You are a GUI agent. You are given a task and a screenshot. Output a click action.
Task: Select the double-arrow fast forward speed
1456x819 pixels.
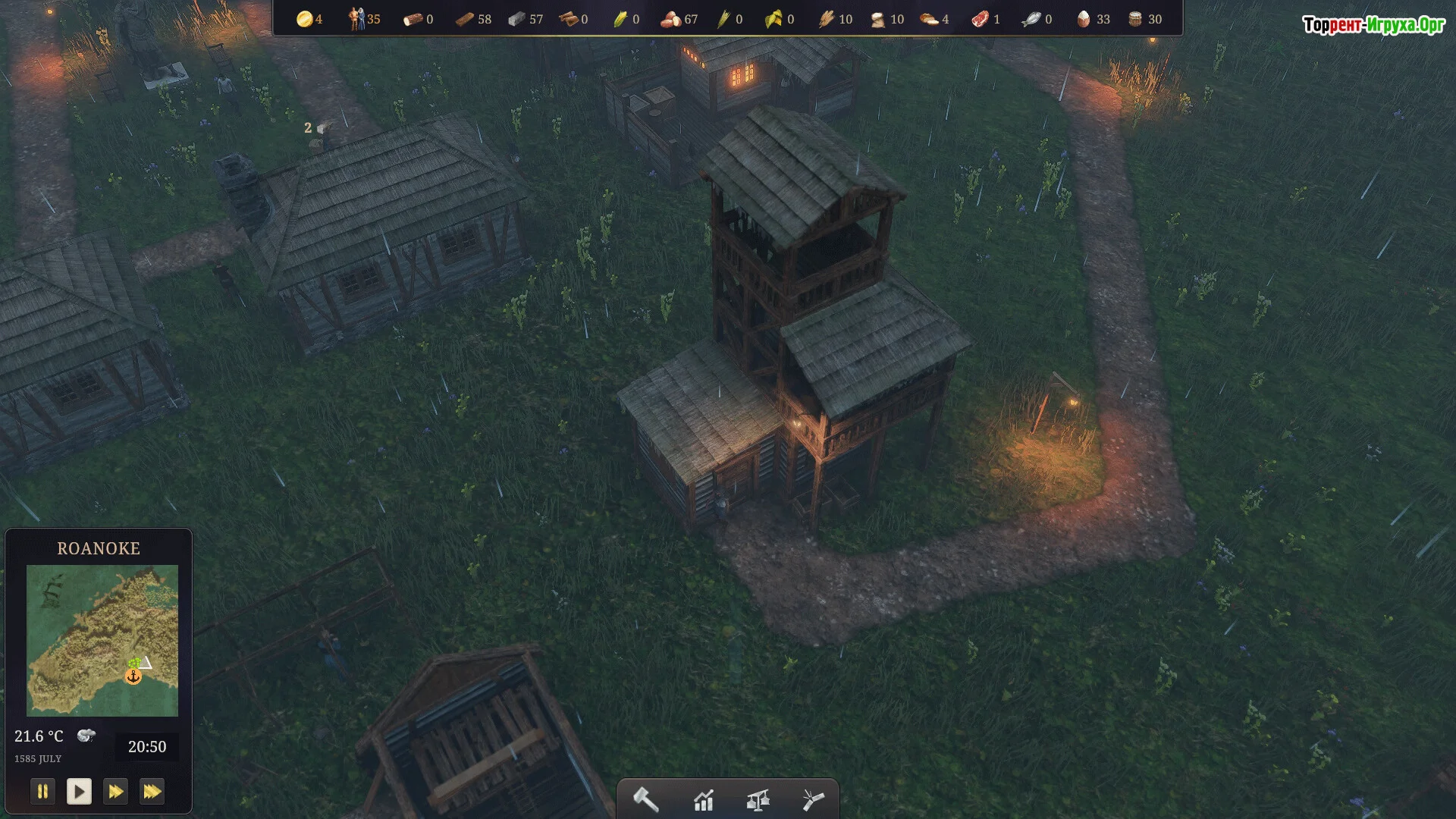pyautogui.click(x=115, y=792)
